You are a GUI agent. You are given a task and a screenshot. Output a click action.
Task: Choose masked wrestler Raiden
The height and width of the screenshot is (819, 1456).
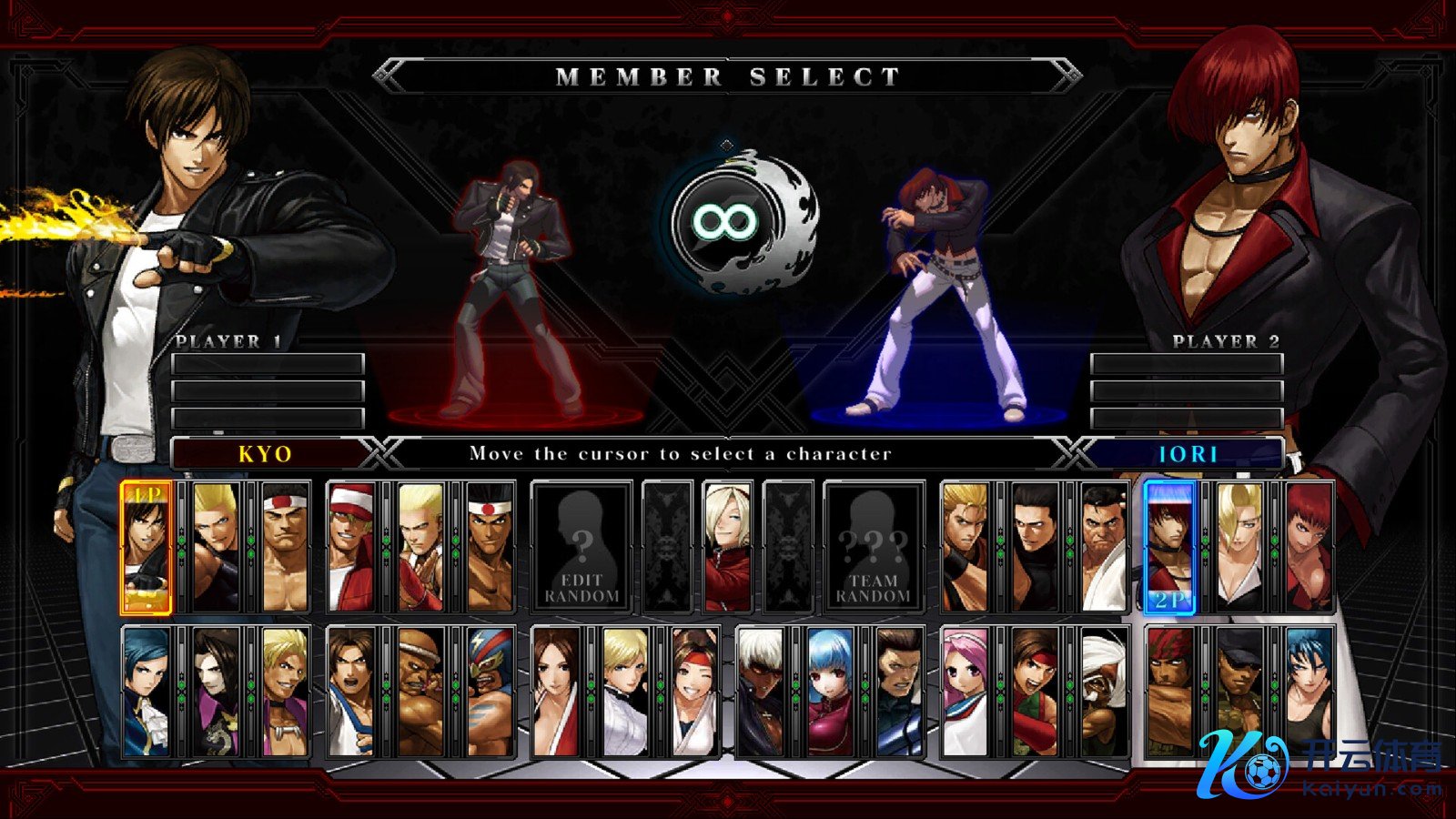click(x=490, y=693)
